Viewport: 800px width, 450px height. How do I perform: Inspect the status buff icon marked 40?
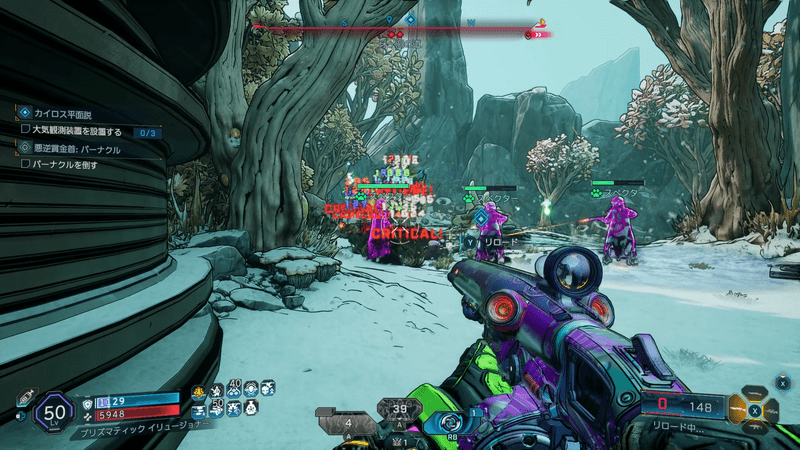pos(233,388)
